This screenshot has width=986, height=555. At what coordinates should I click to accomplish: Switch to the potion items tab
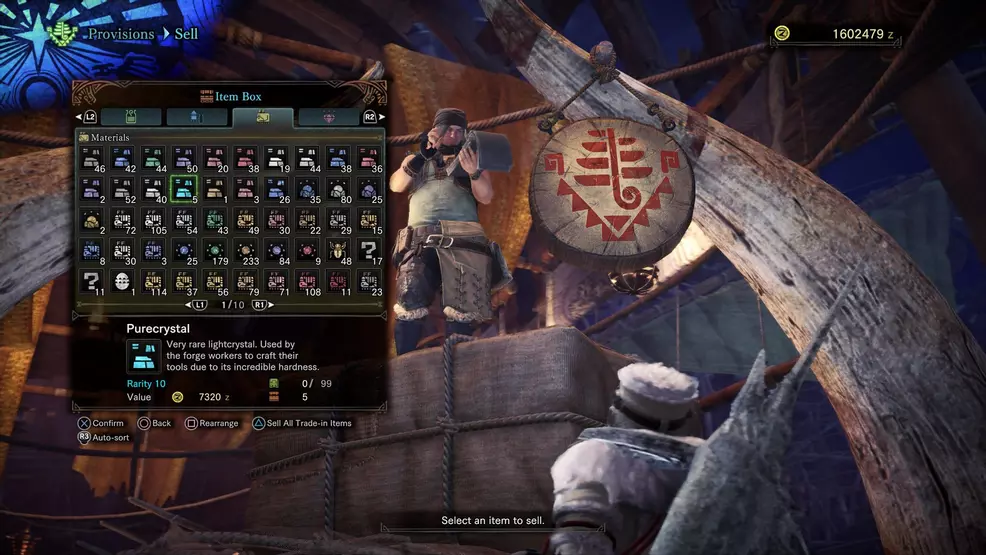pos(131,117)
